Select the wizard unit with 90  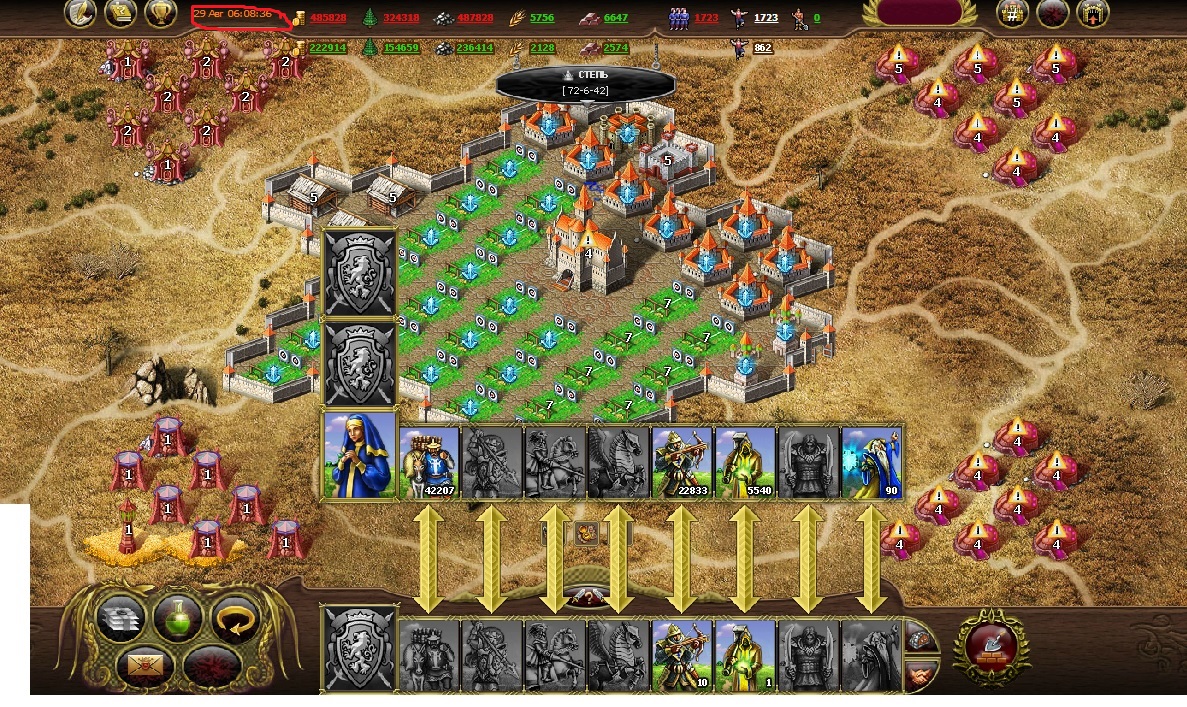pos(871,462)
